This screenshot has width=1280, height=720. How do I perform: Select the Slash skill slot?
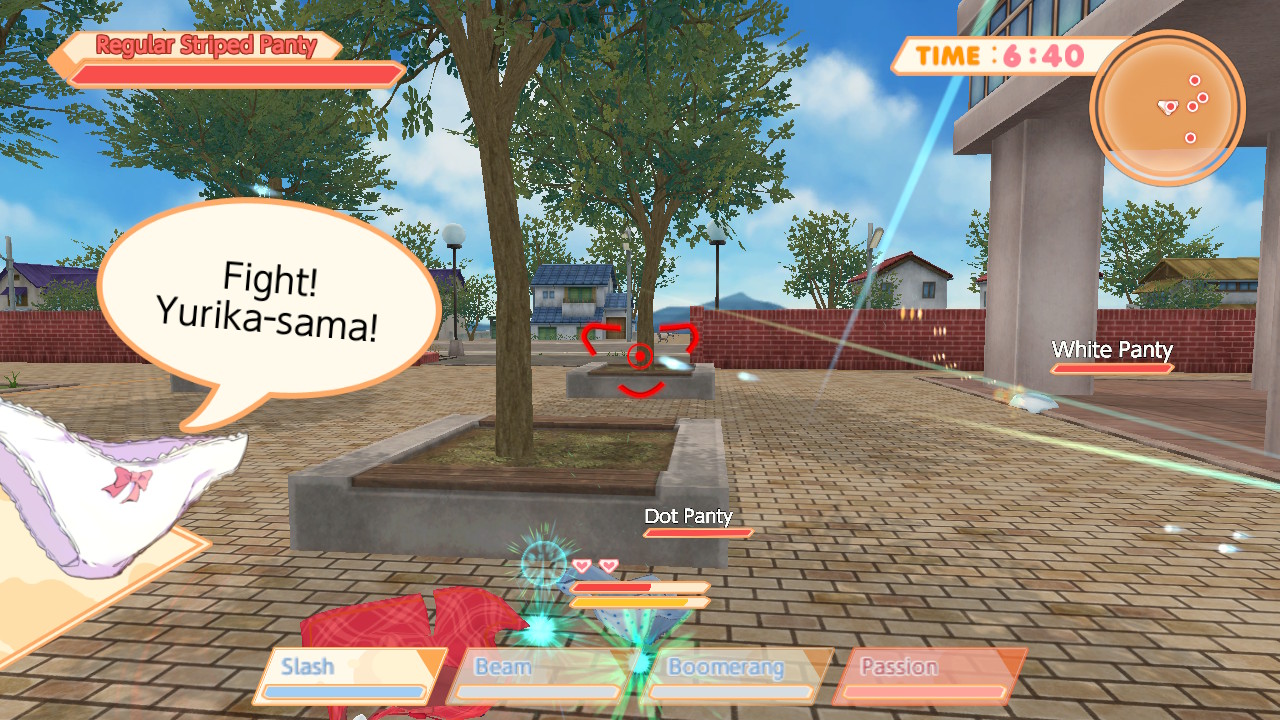(345, 666)
